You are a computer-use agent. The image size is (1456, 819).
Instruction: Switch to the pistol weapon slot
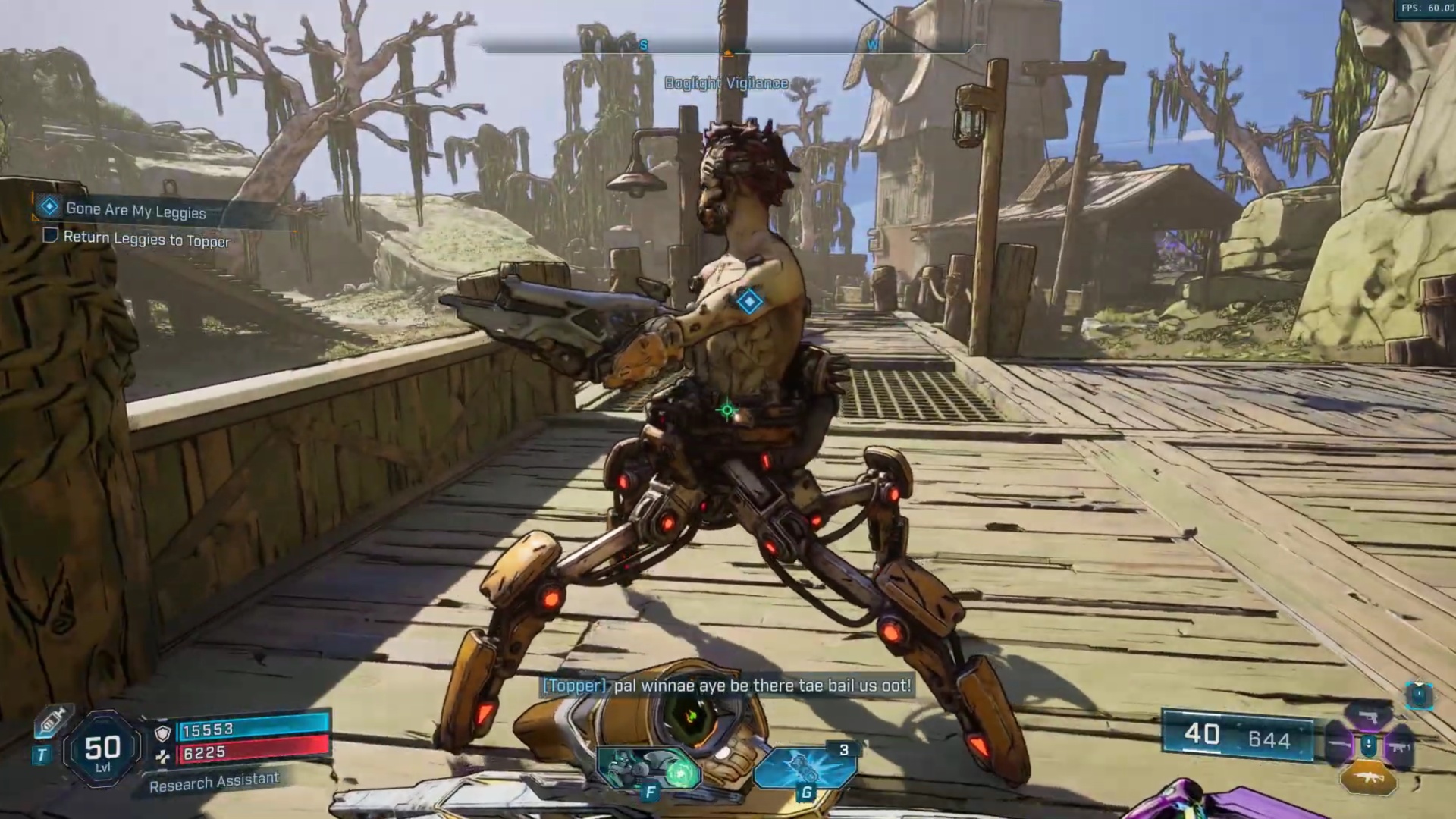[x=1368, y=717]
